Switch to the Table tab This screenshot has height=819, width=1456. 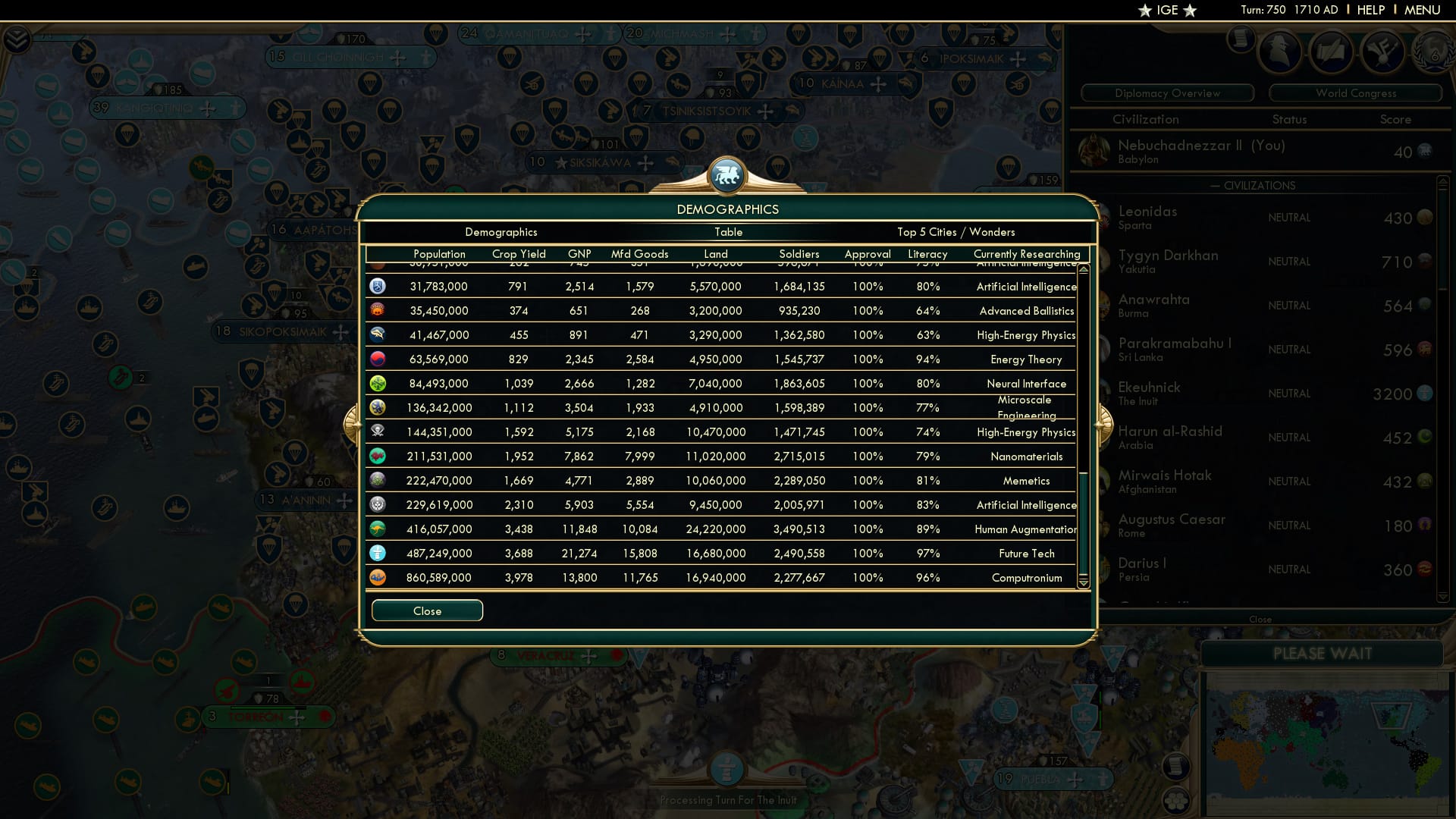tap(728, 232)
